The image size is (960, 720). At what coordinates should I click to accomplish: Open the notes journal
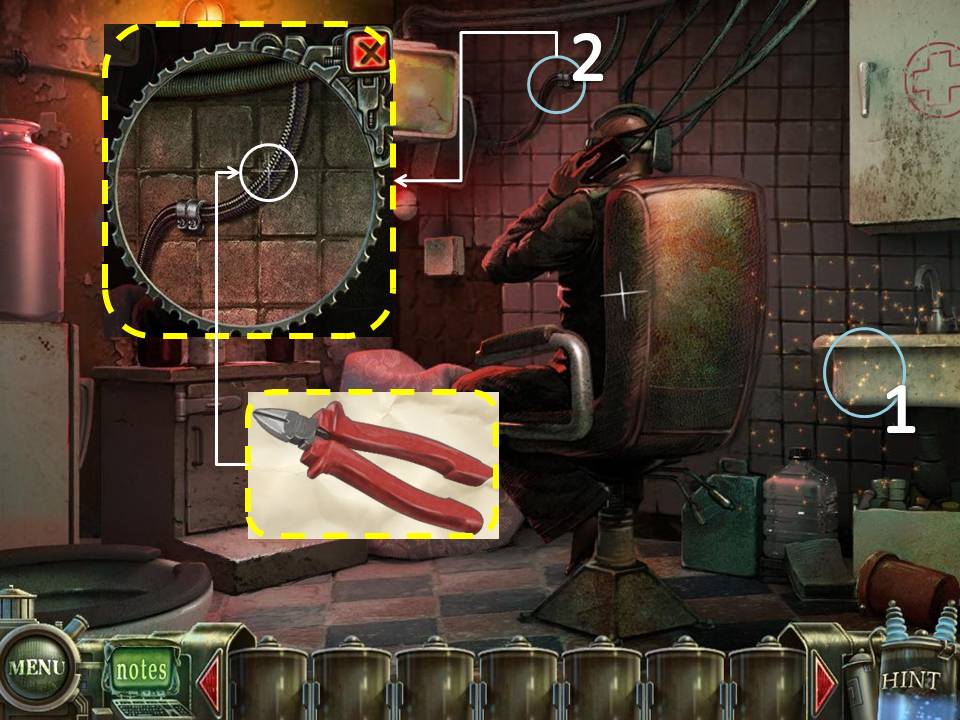click(141, 669)
